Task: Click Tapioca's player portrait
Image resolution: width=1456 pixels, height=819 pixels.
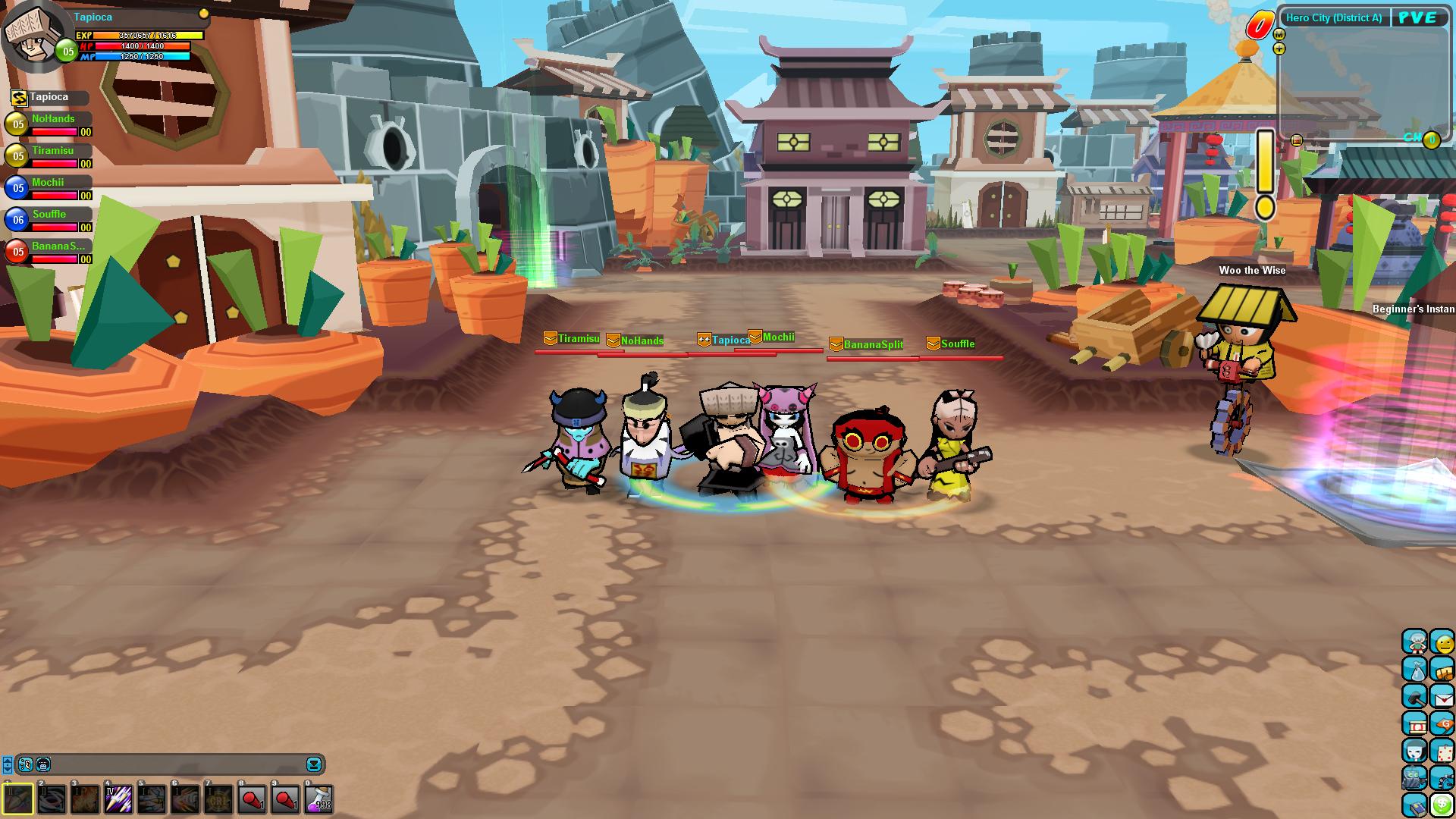Action: click(32, 34)
